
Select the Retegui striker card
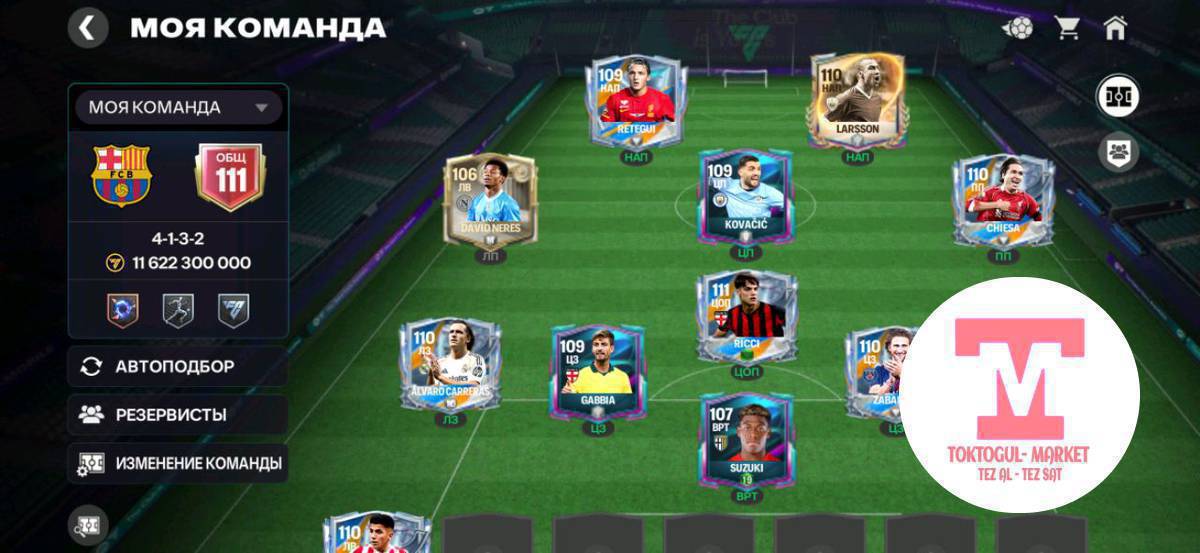[x=637, y=100]
